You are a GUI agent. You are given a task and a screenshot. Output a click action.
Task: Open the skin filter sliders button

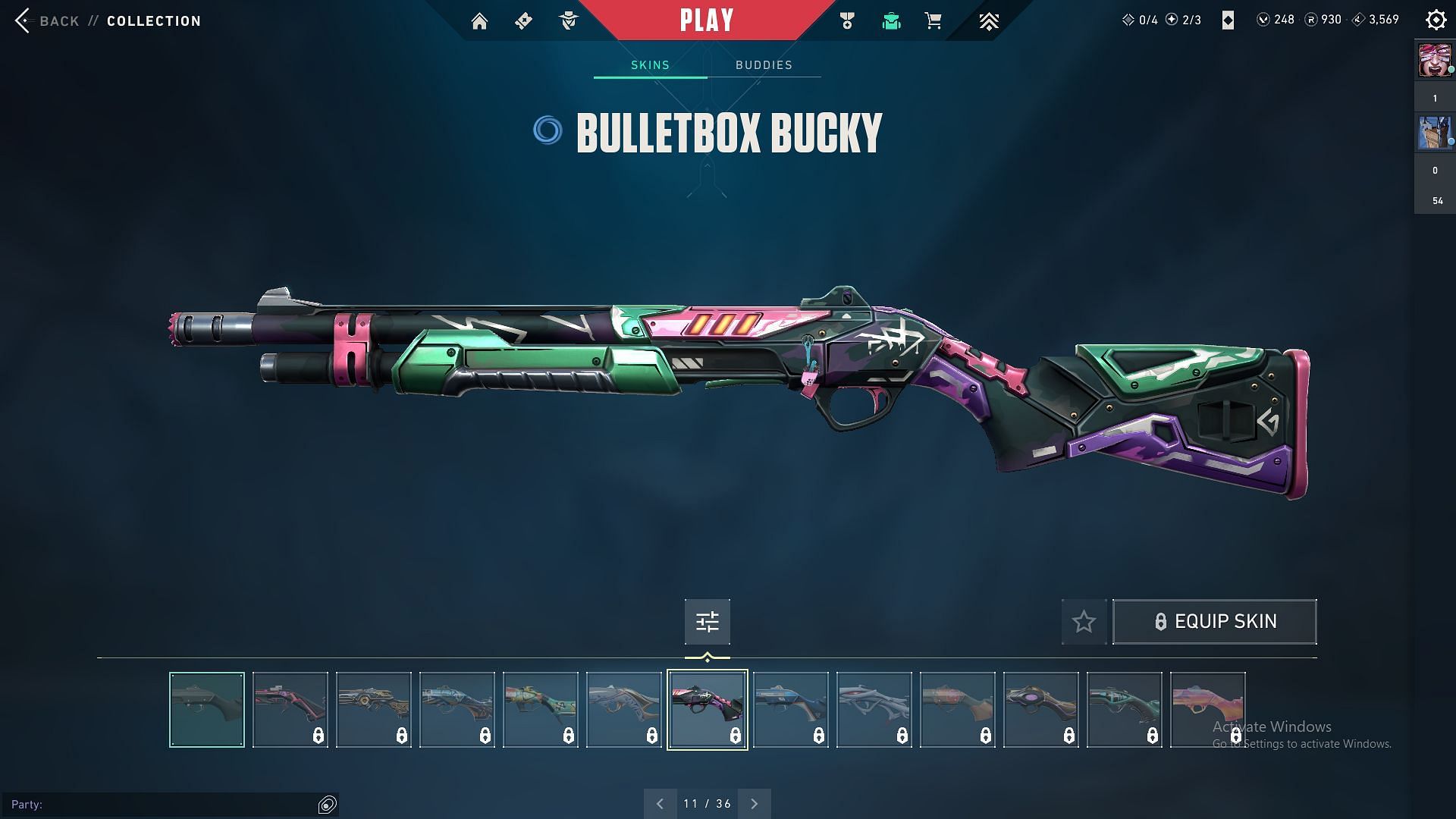(707, 622)
